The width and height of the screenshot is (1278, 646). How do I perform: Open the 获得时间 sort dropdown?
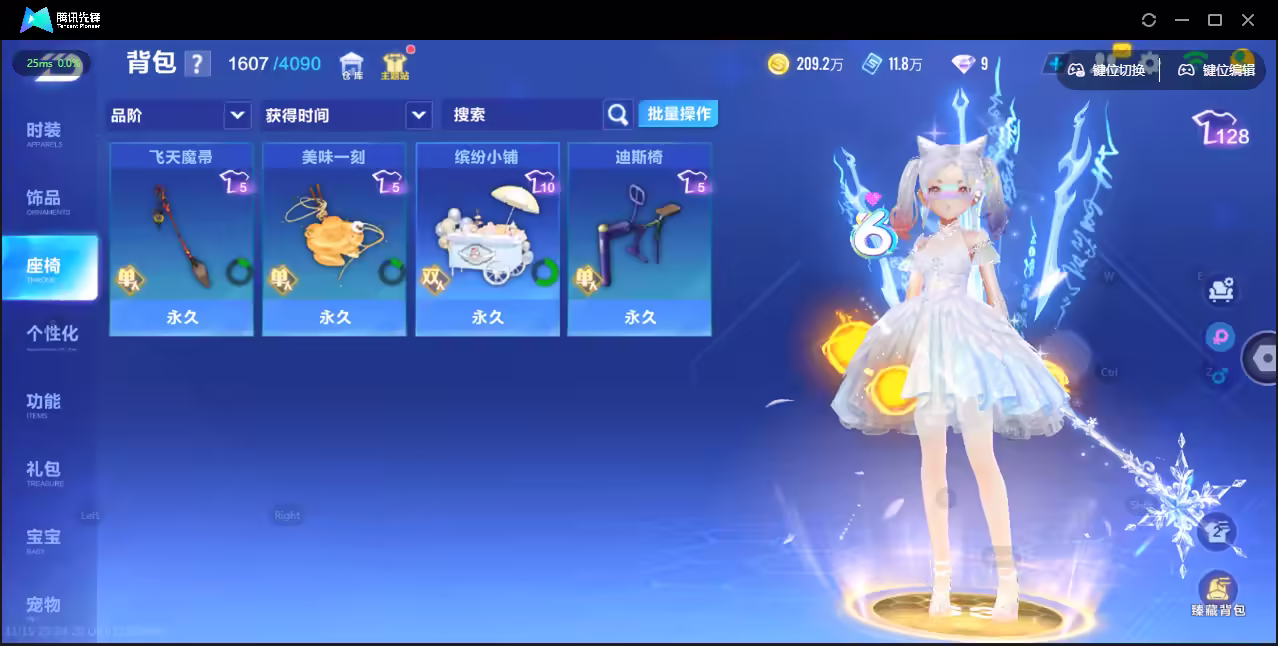346,115
